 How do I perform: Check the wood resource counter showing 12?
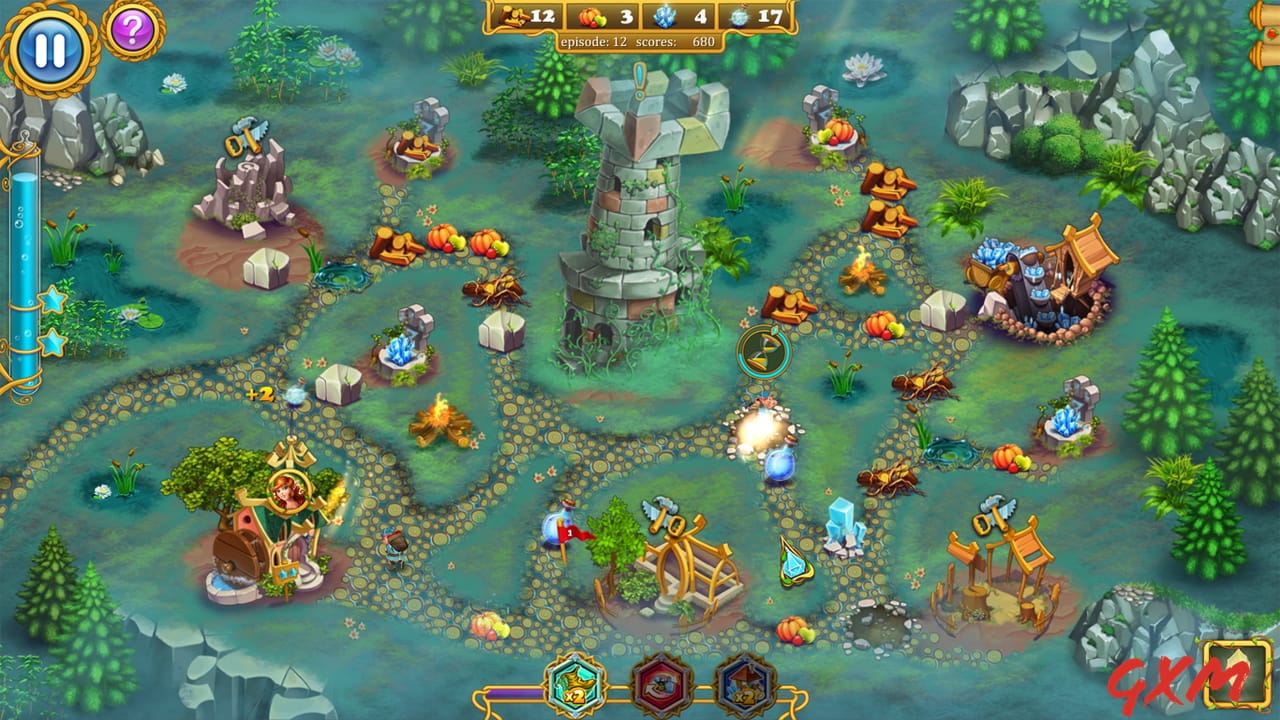529,15
